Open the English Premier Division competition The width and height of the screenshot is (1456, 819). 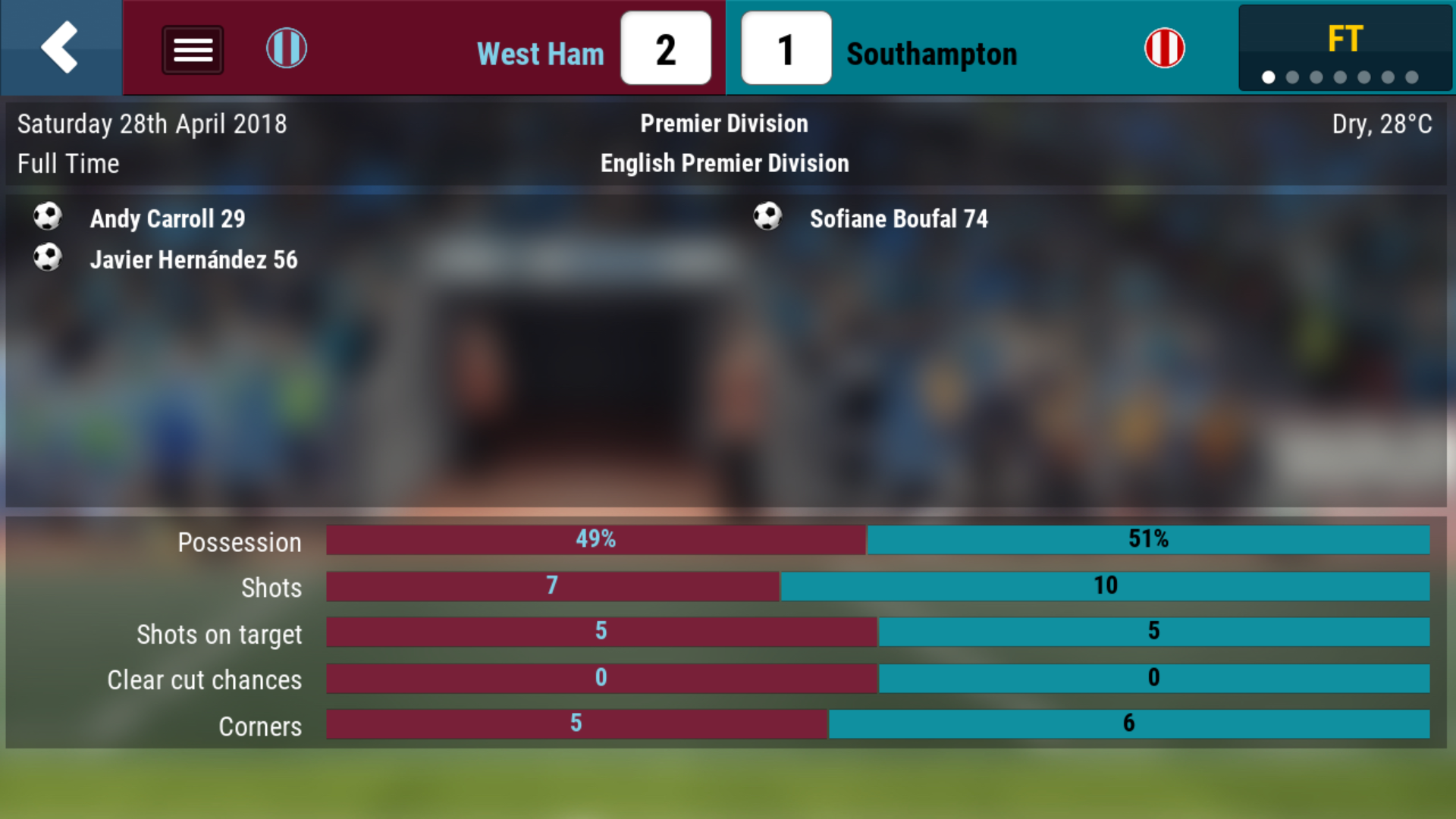[724, 163]
